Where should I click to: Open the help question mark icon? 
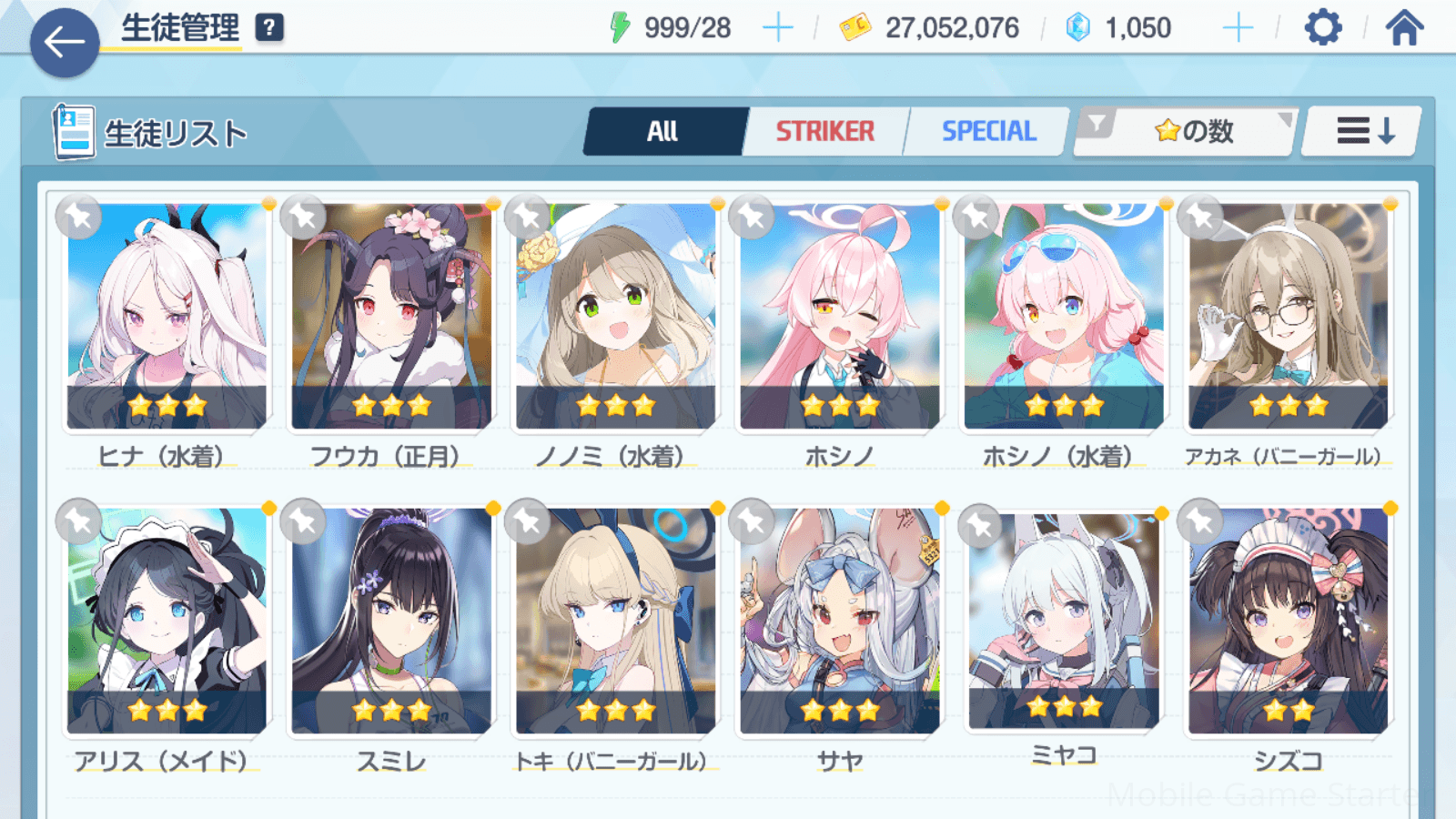[x=269, y=28]
